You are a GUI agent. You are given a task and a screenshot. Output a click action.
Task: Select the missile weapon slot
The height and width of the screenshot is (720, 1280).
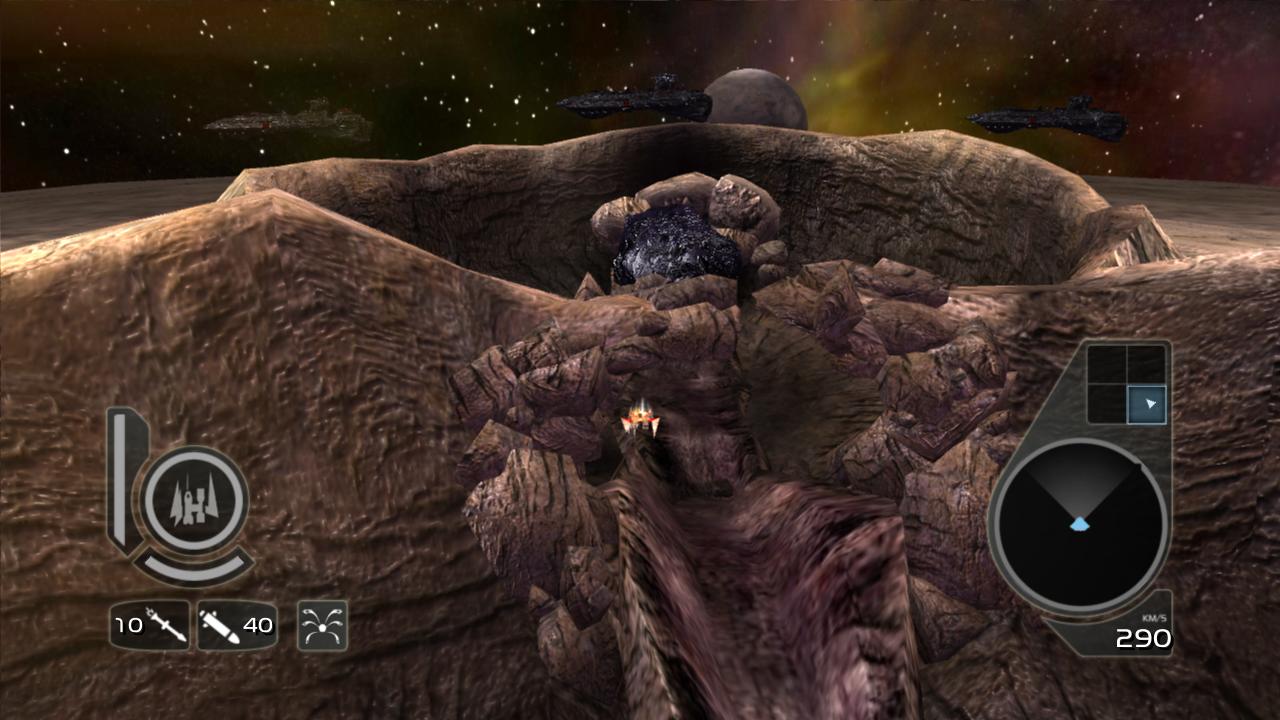[x=149, y=626]
